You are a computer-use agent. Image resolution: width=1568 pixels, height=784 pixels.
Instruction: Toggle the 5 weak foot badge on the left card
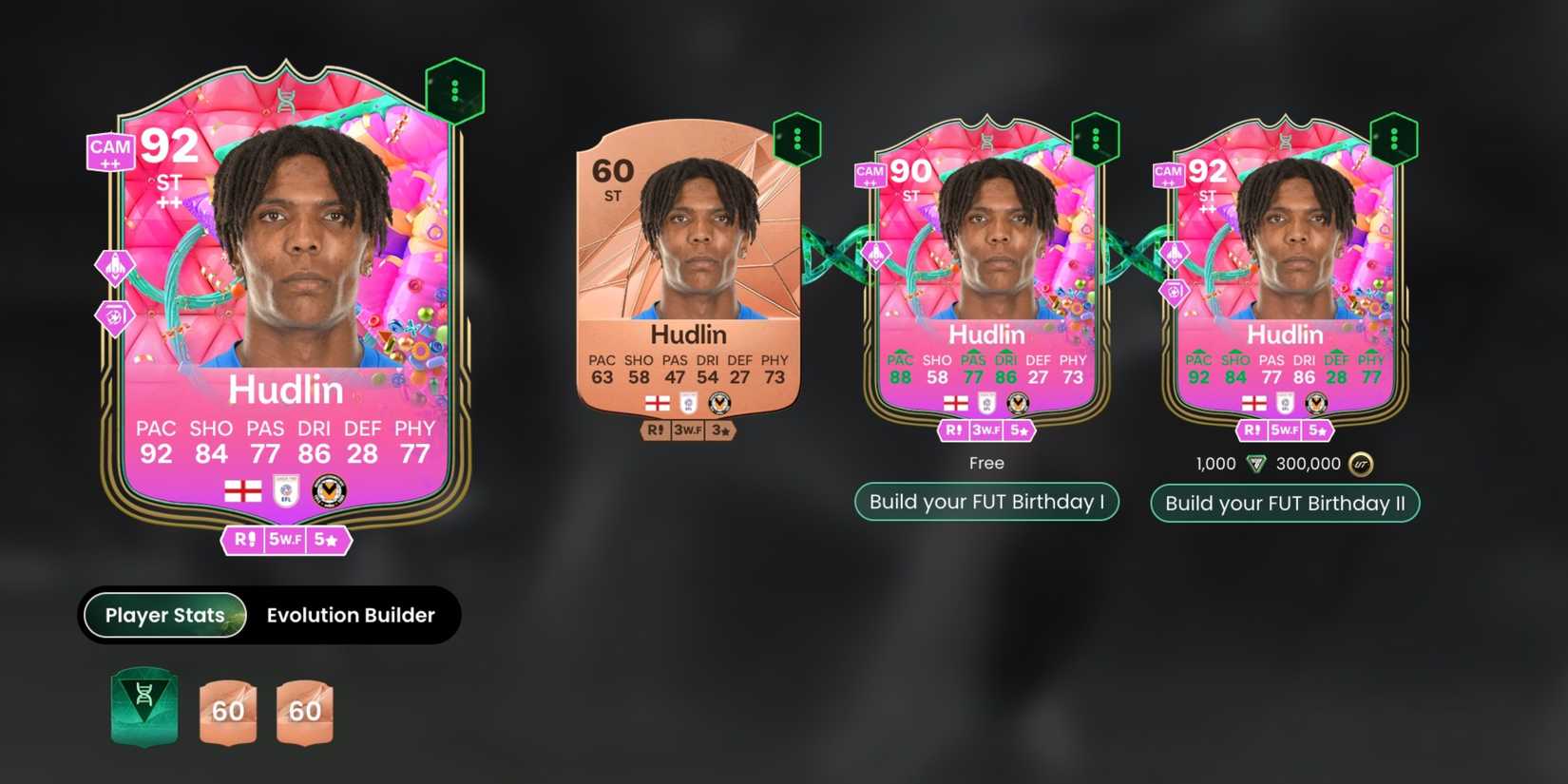(x=286, y=540)
